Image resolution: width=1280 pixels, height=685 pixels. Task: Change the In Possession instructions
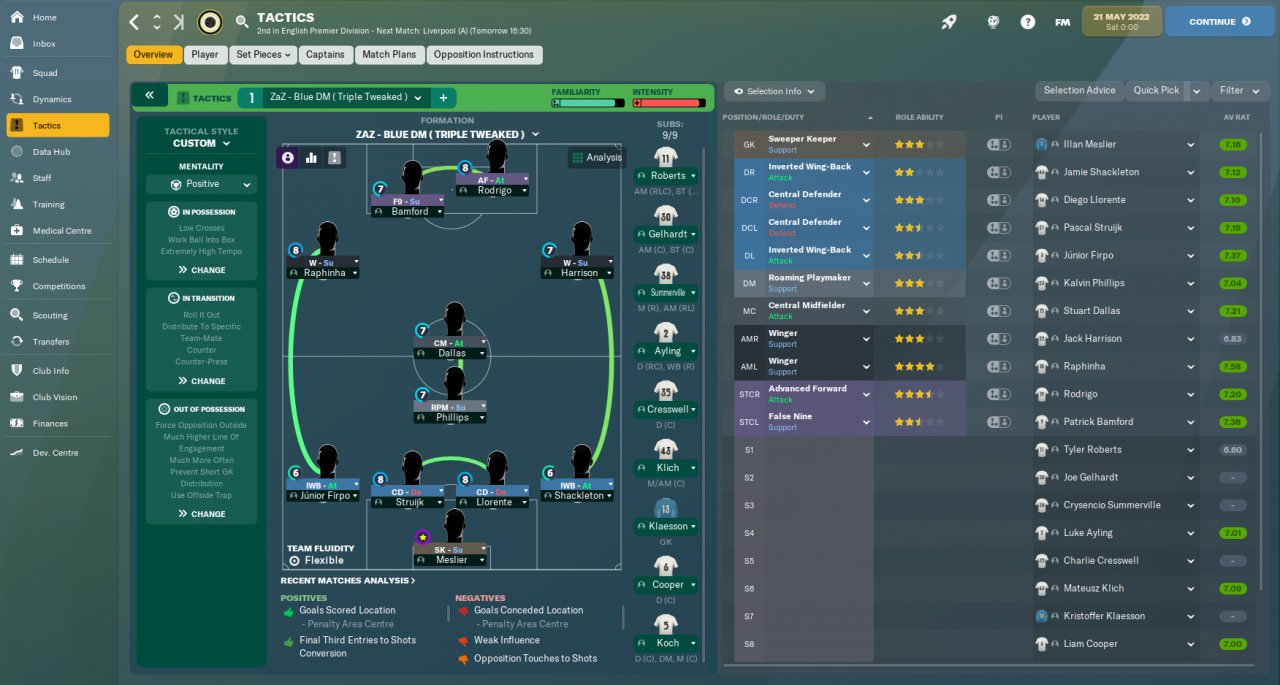(x=202, y=270)
